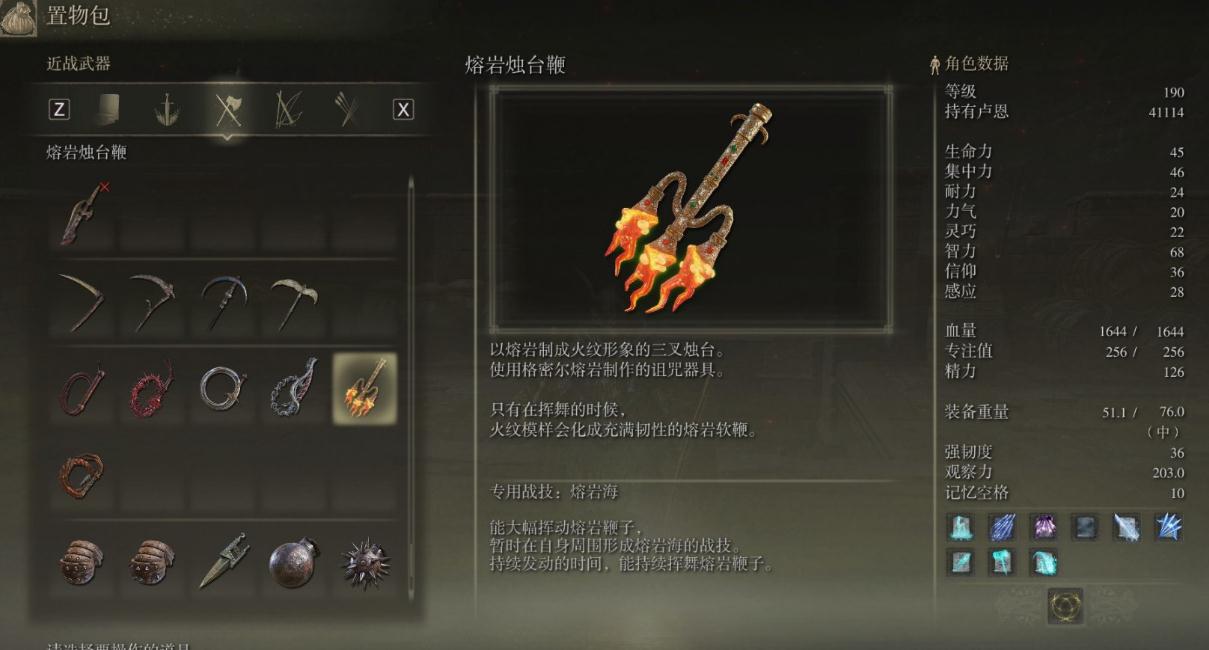The width and height of the screenshot is (1209, 650).
Task: Select the green katar dagger
Action: click(x=222, y=562)
